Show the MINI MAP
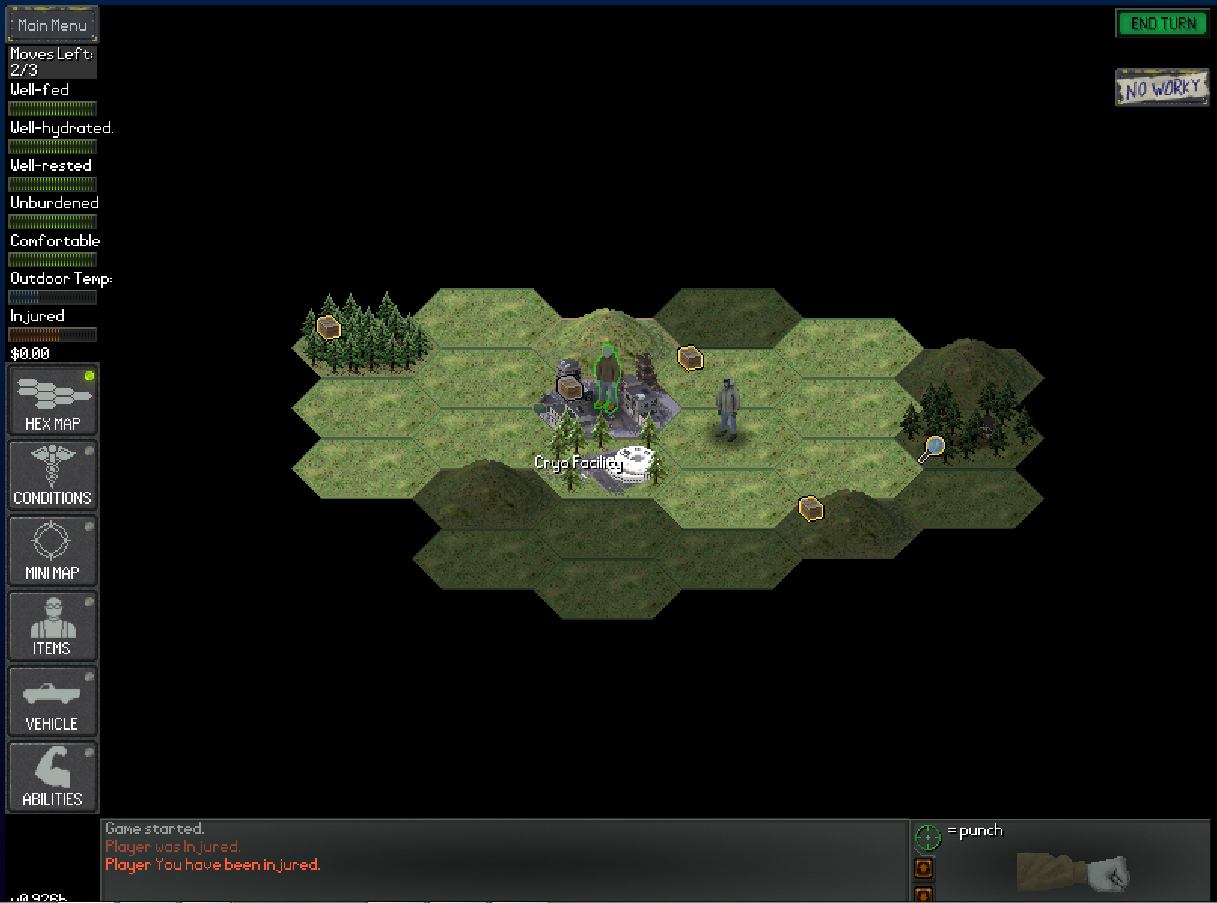 pos(53,551)
